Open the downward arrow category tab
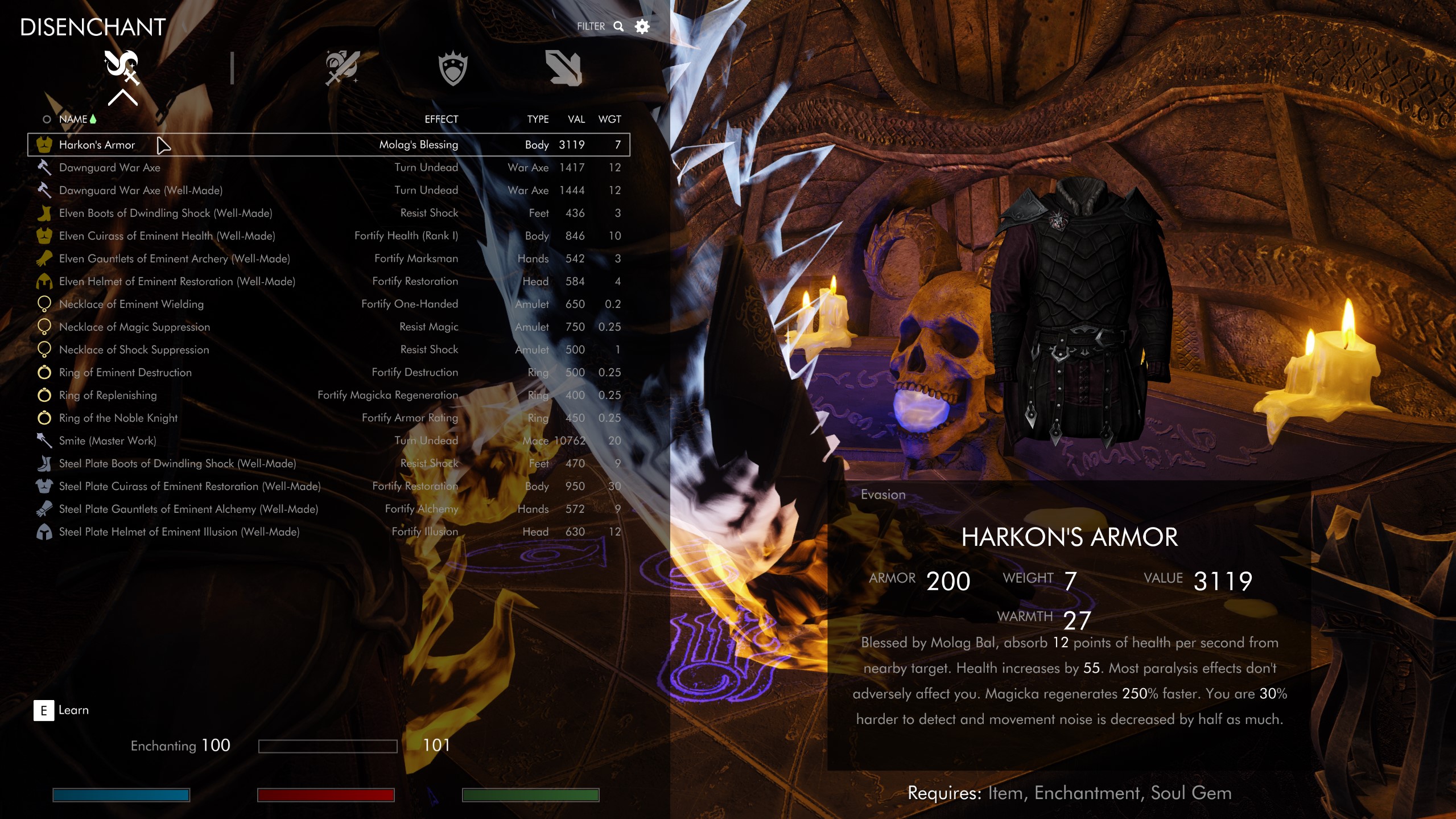 (563, 68)
